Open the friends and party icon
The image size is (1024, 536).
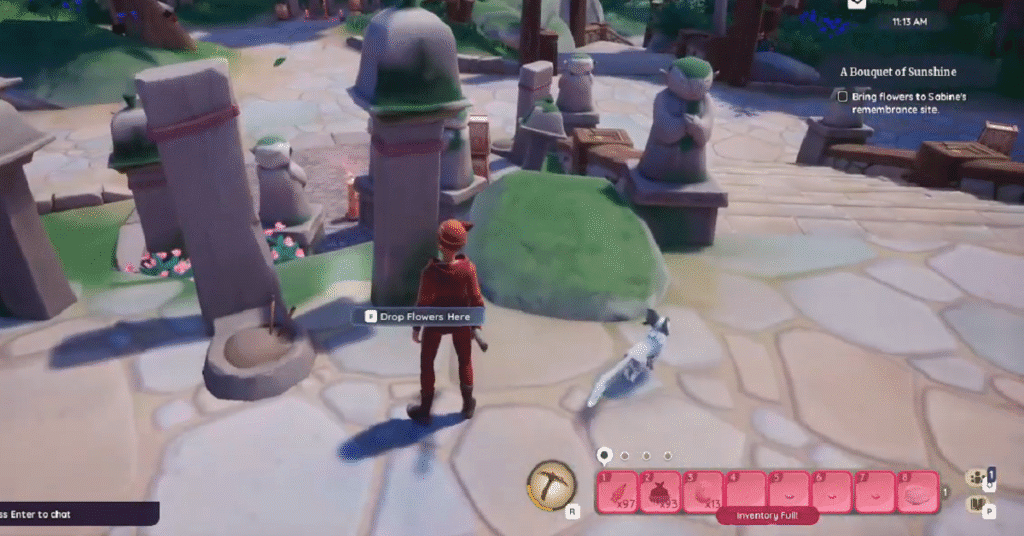pos(976,478)
